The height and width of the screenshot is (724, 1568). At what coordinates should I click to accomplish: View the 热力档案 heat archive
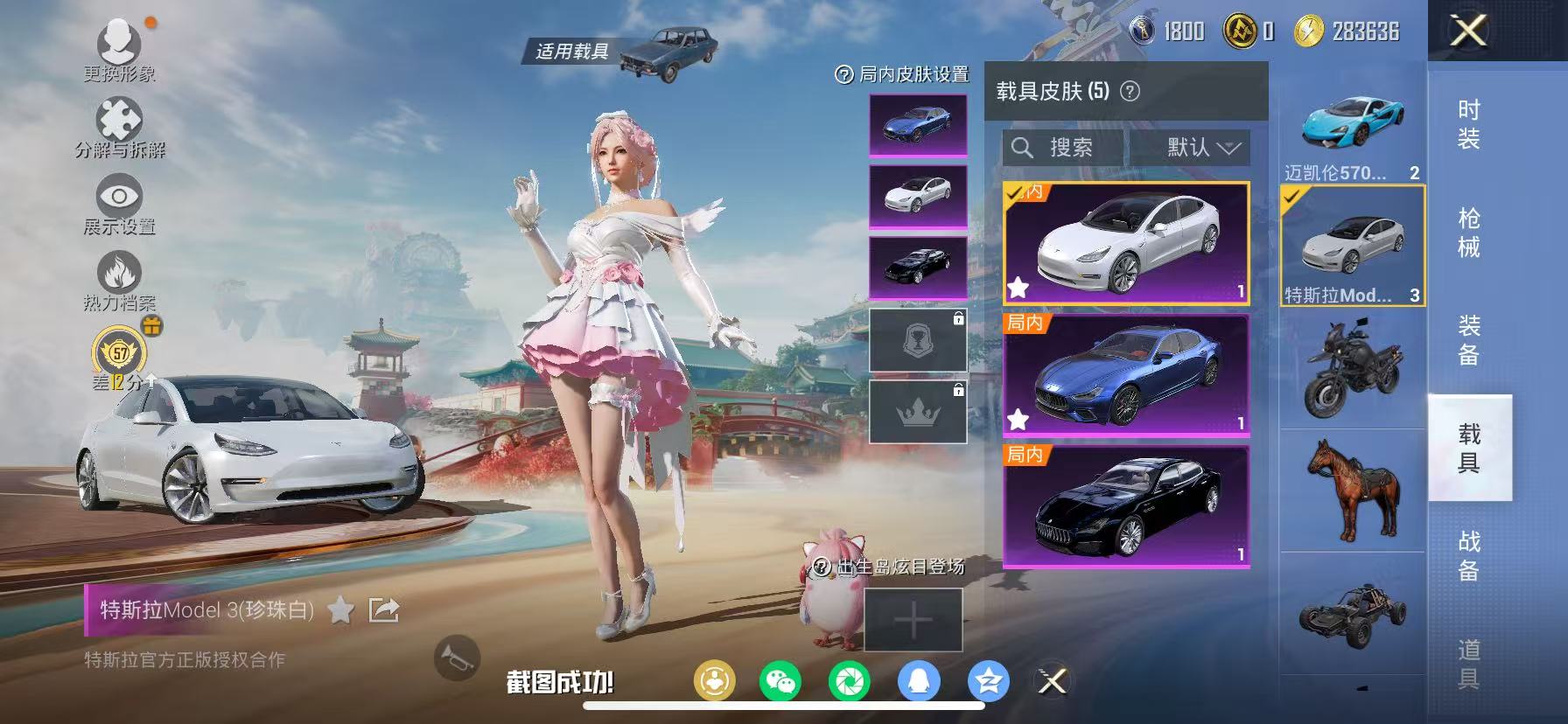(x=118, y=271)
